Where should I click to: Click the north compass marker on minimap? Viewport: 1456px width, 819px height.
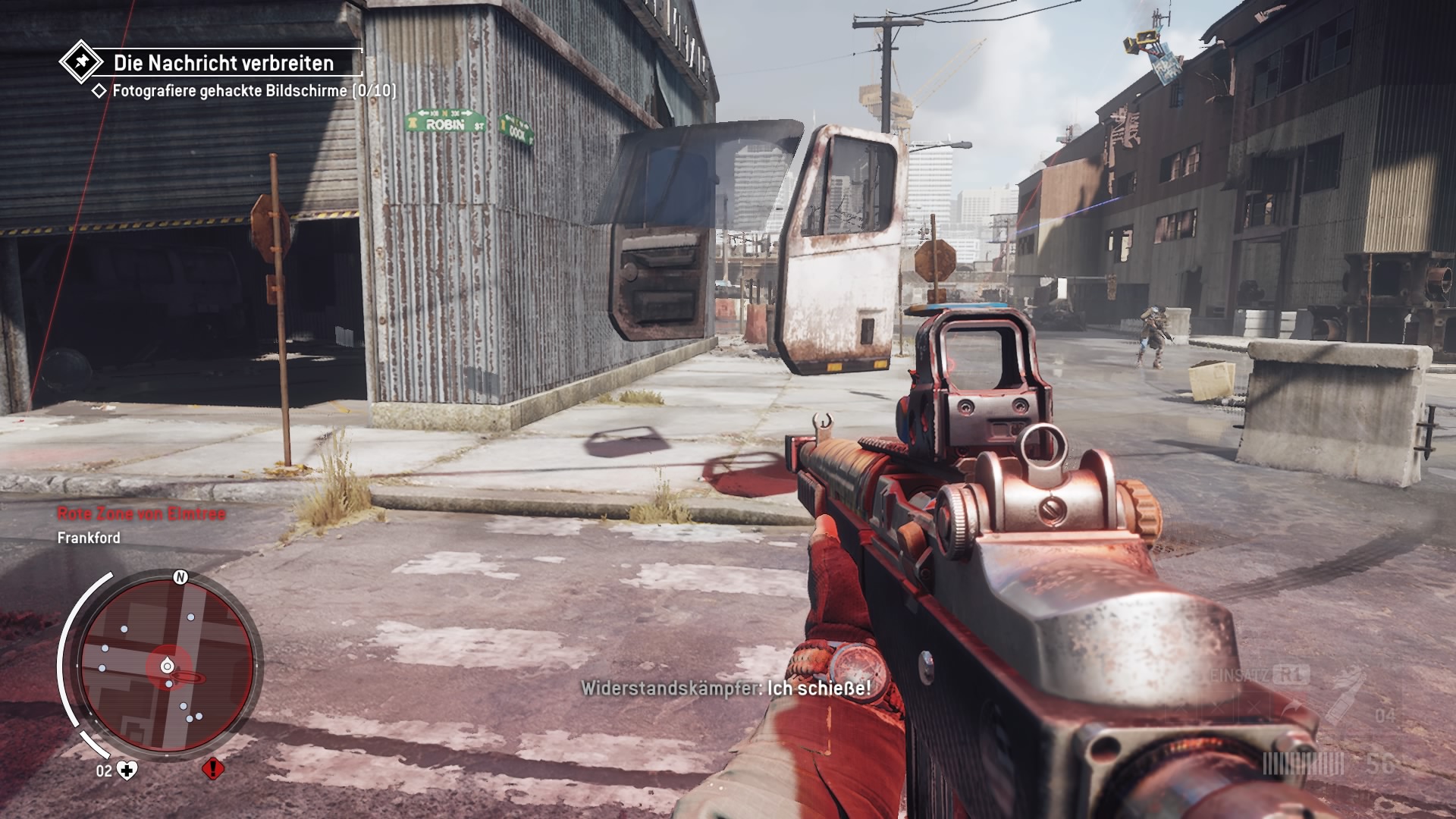click(180, 578)
